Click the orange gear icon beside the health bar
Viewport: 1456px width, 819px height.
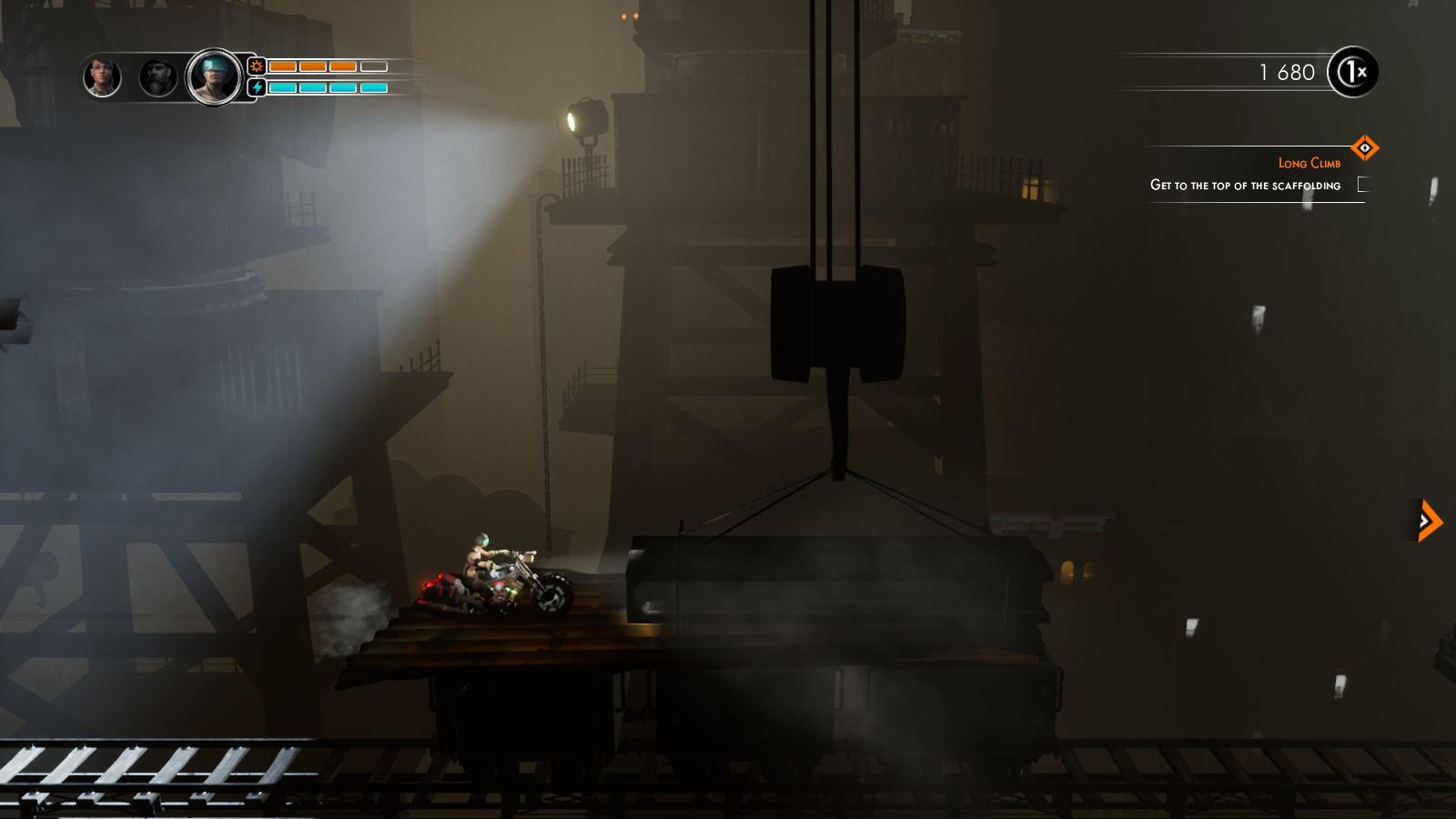point(258,66)
